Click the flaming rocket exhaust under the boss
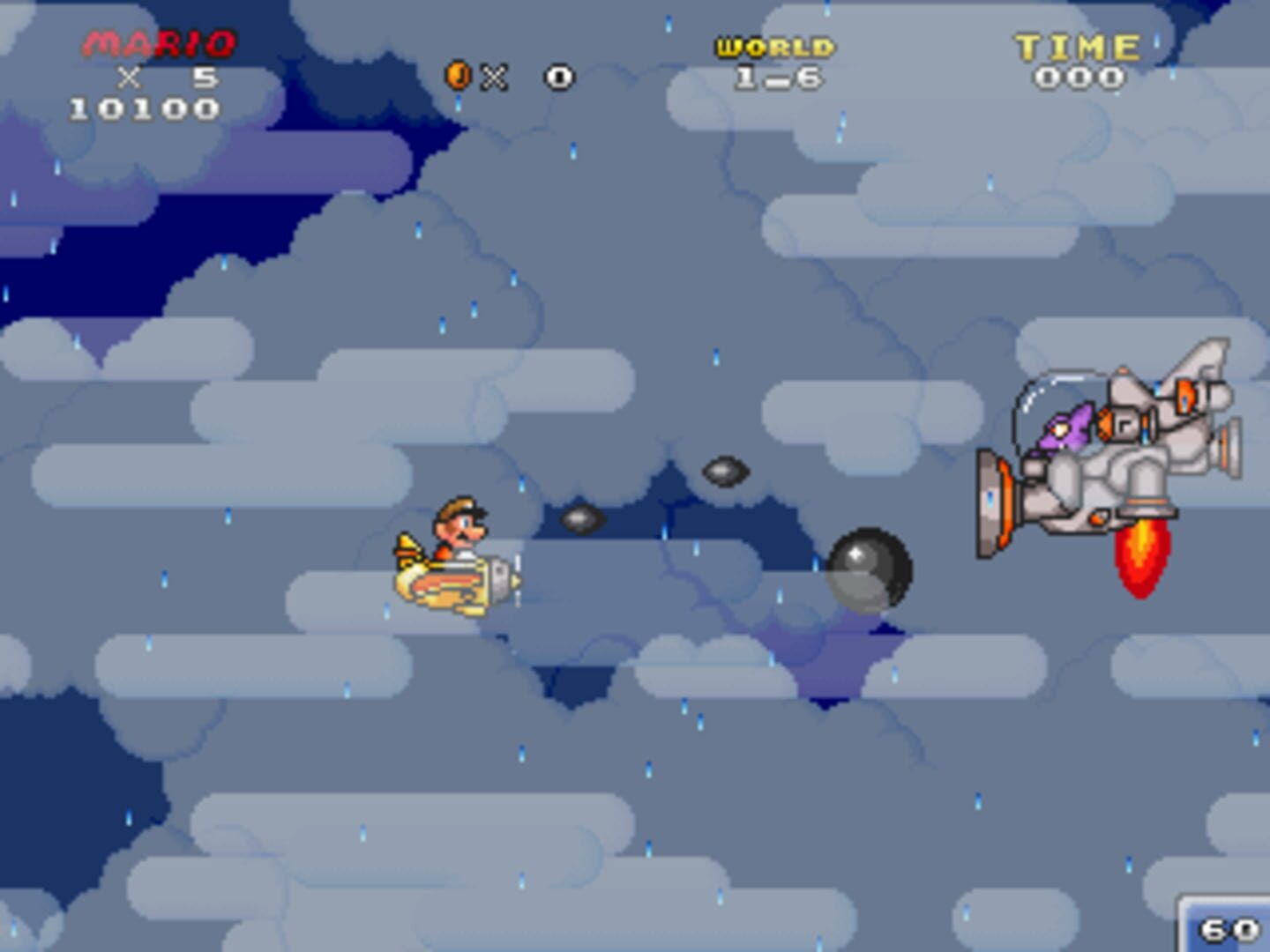 [1139, 555]
